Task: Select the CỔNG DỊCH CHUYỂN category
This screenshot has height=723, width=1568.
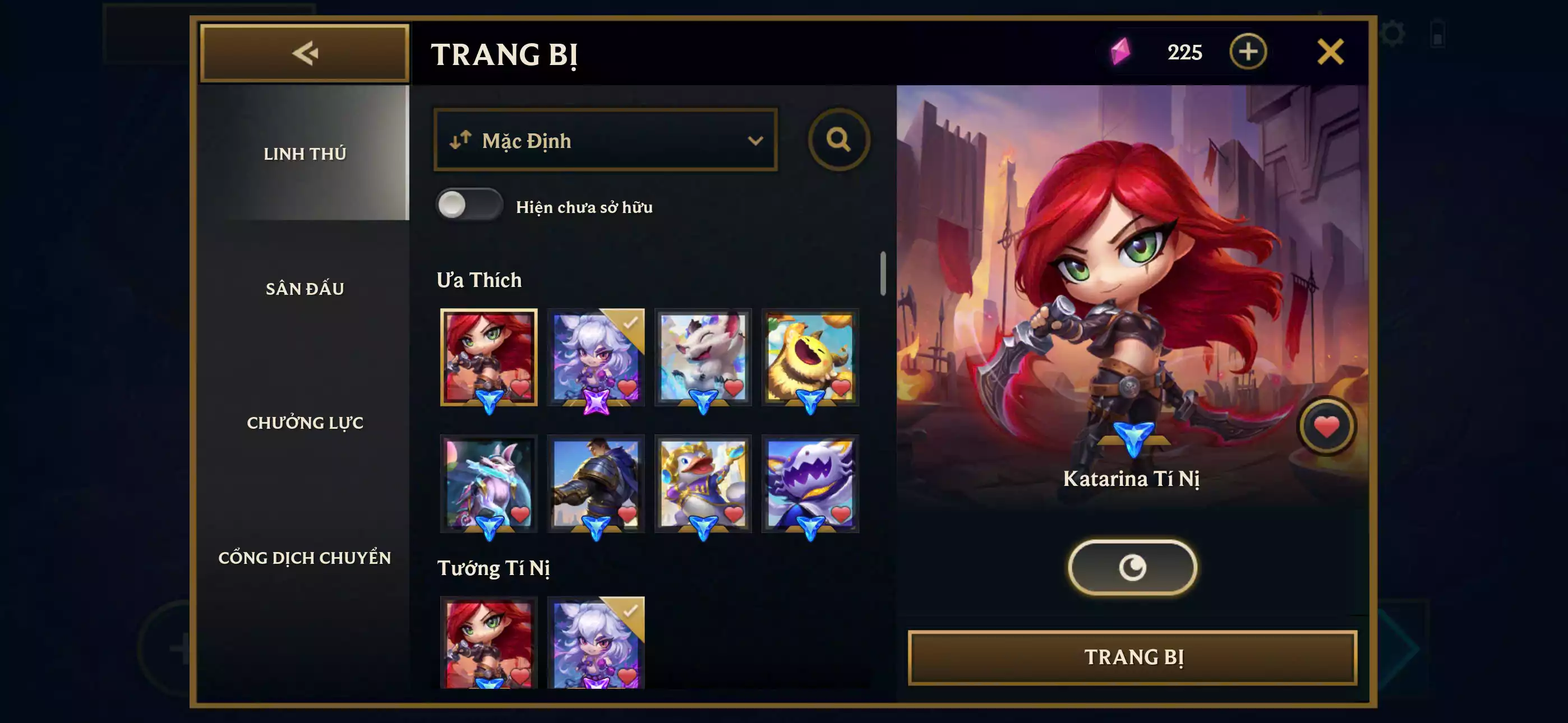Action: pyautogui.click(x=306, y=558)
